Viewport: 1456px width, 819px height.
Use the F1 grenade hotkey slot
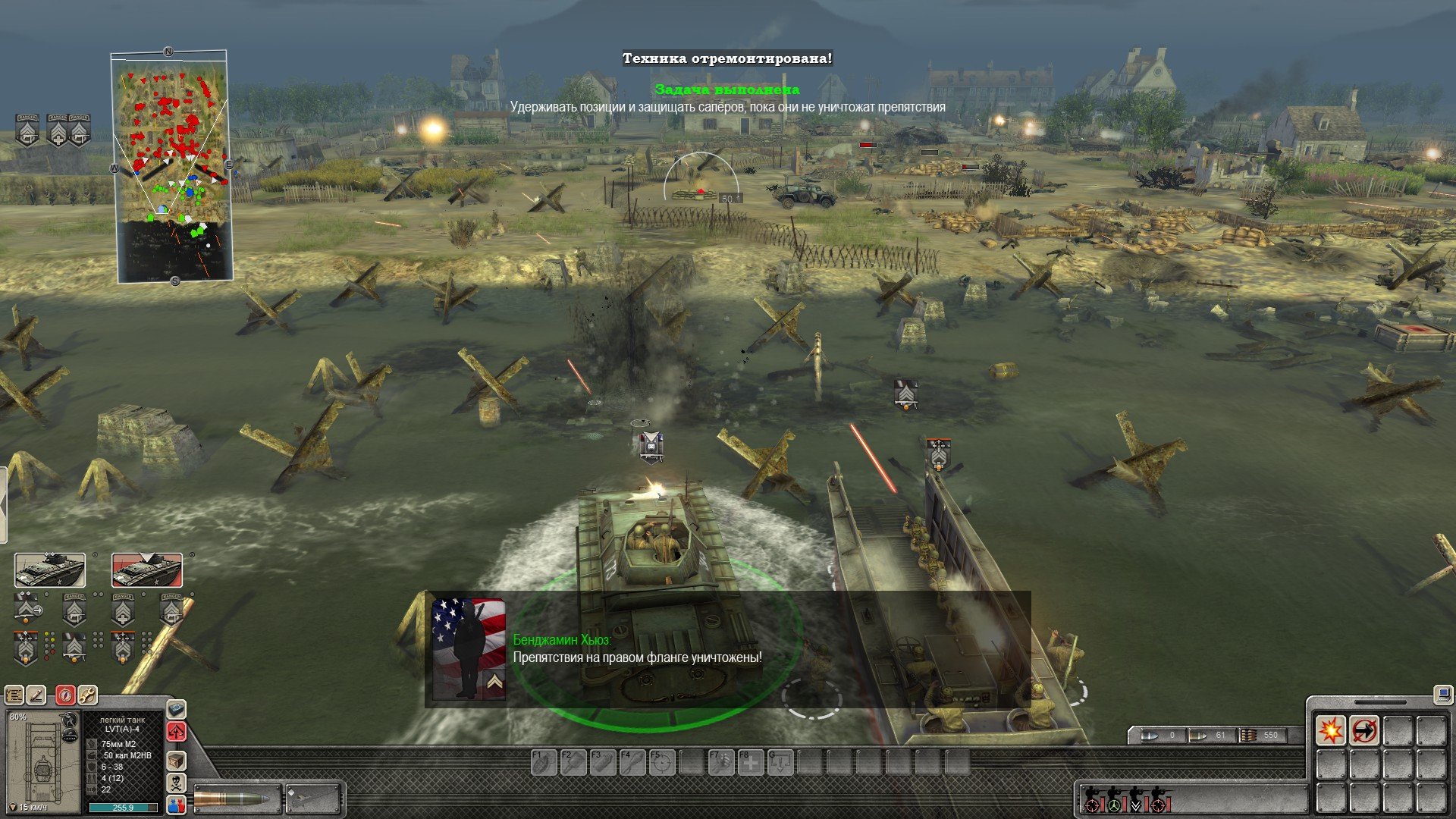[x=544, y=762]
